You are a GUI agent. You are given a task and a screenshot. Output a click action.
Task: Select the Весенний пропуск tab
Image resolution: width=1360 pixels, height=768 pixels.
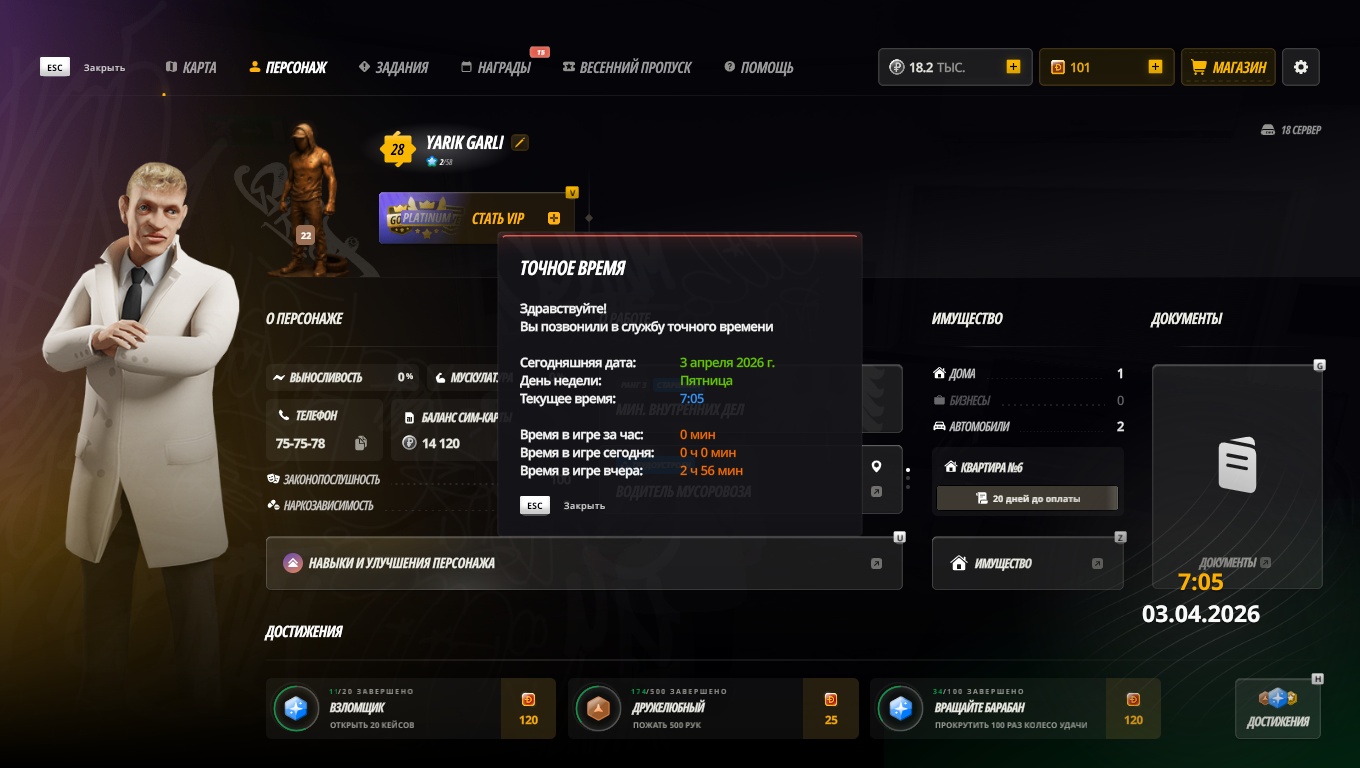click(x=627, y=67)
